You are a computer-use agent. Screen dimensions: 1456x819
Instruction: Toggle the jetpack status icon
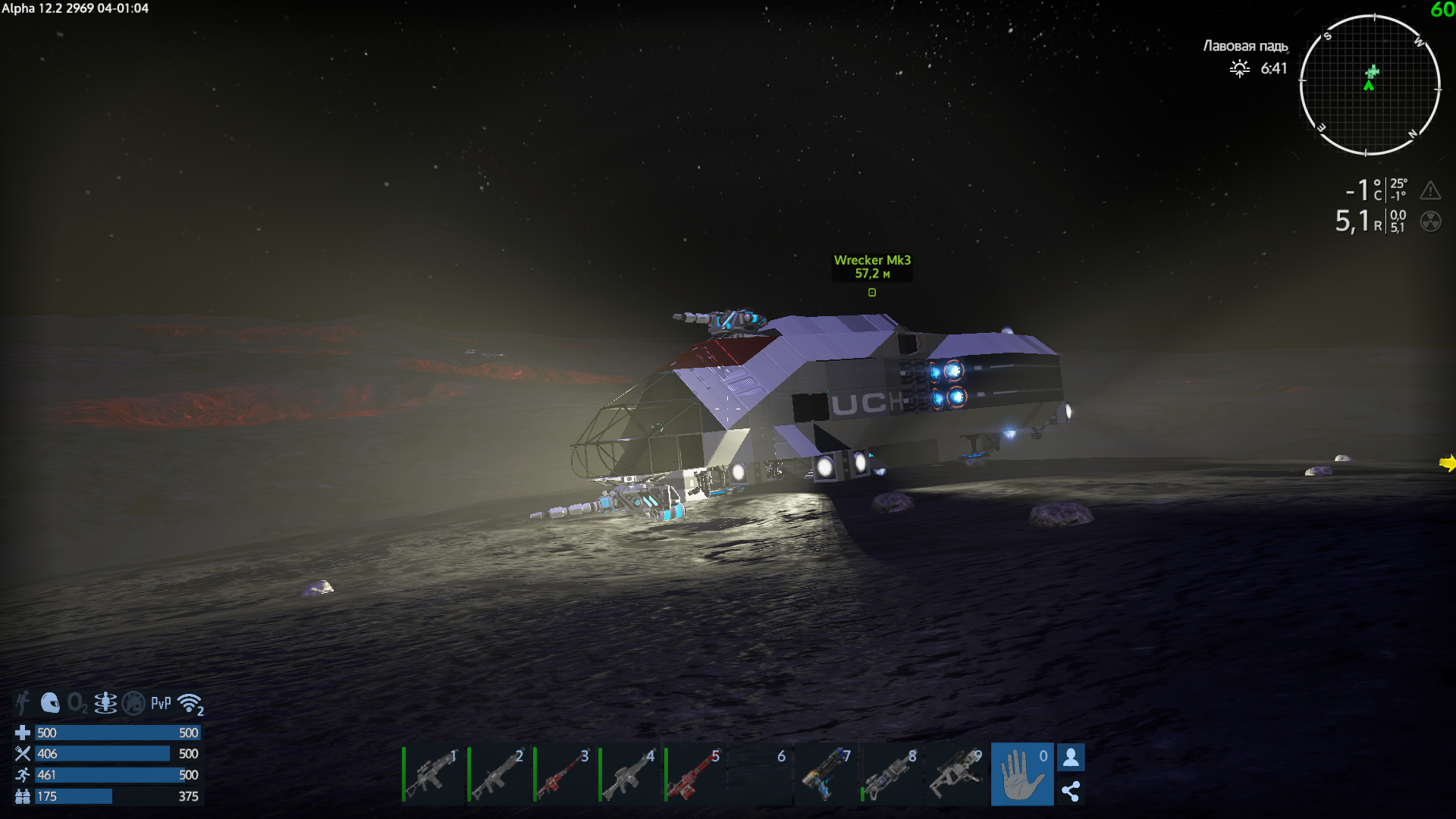[105, 703]
